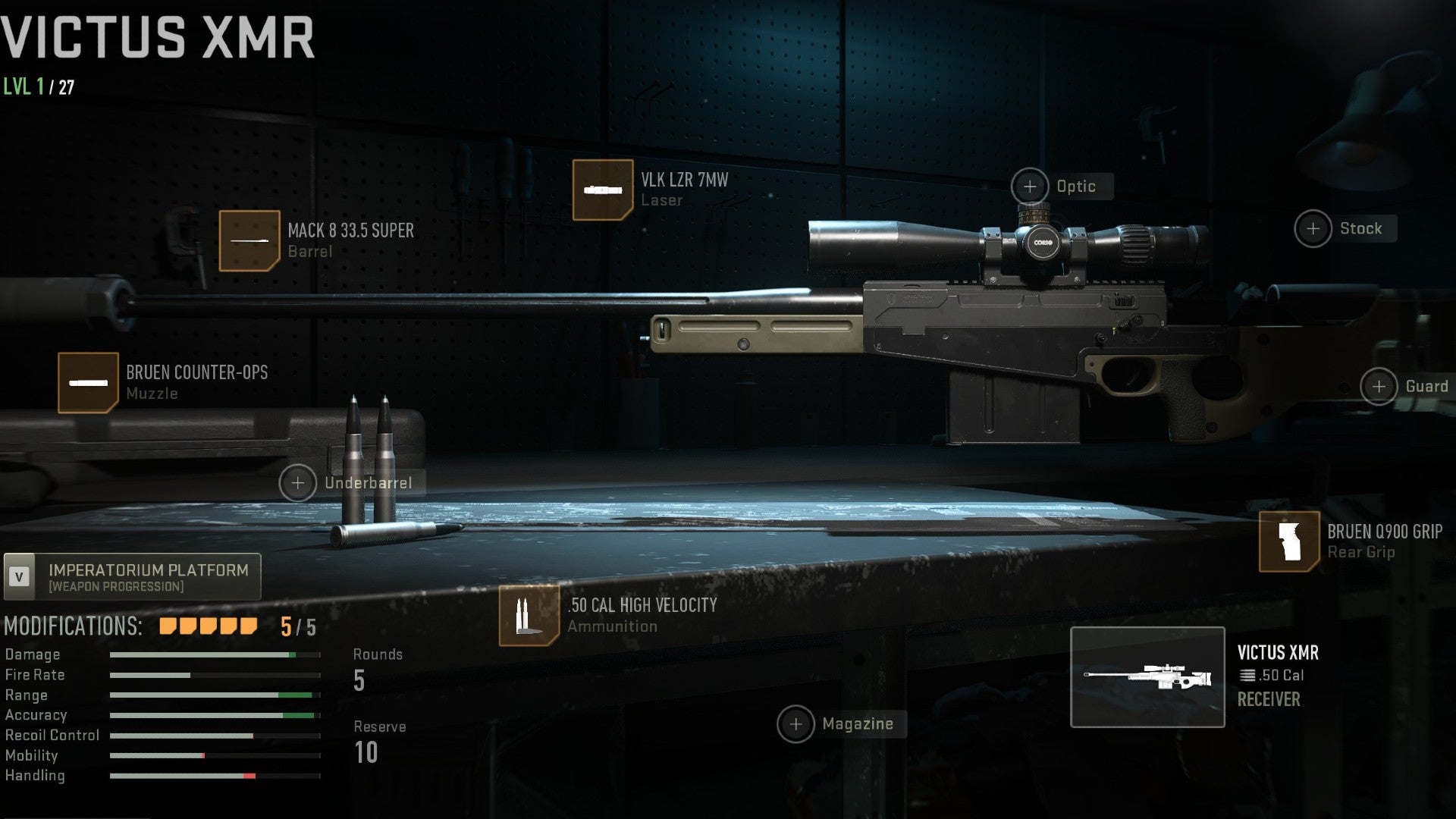
Task: Open the Victus XMR receiver thumbnail
Action: pos(1147,677)
